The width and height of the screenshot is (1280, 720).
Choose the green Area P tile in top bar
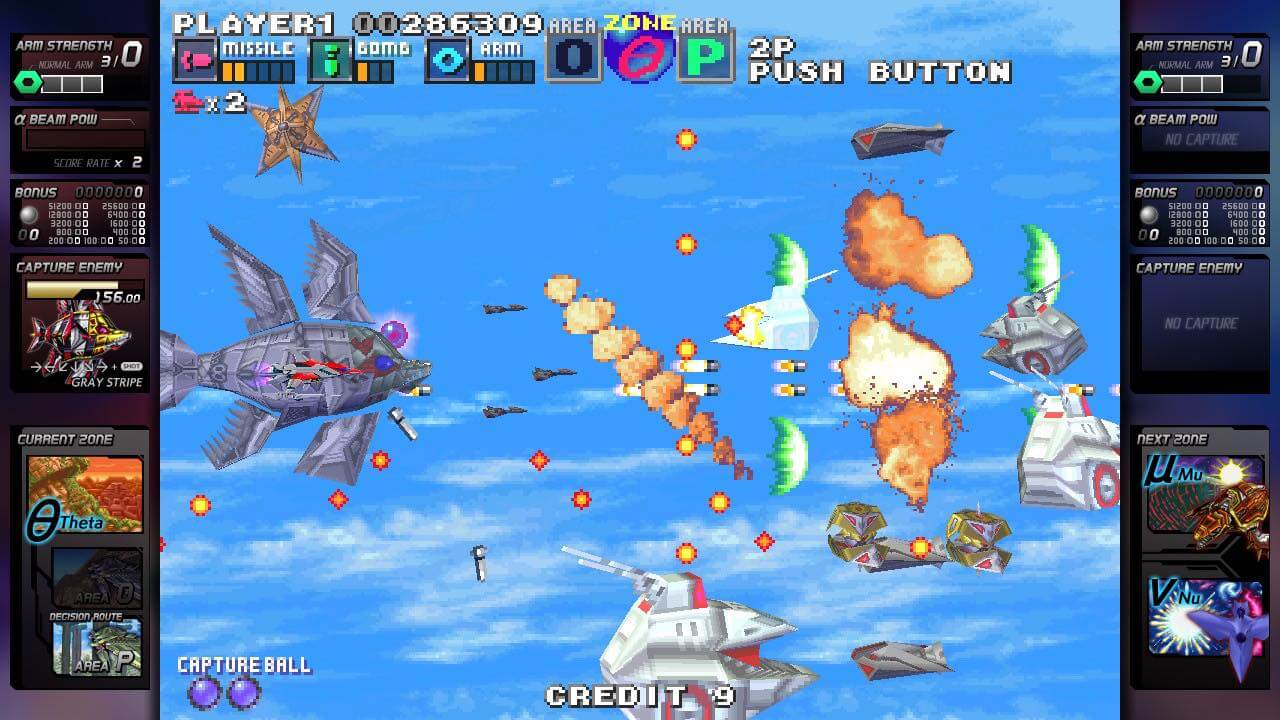click(706, 58)
